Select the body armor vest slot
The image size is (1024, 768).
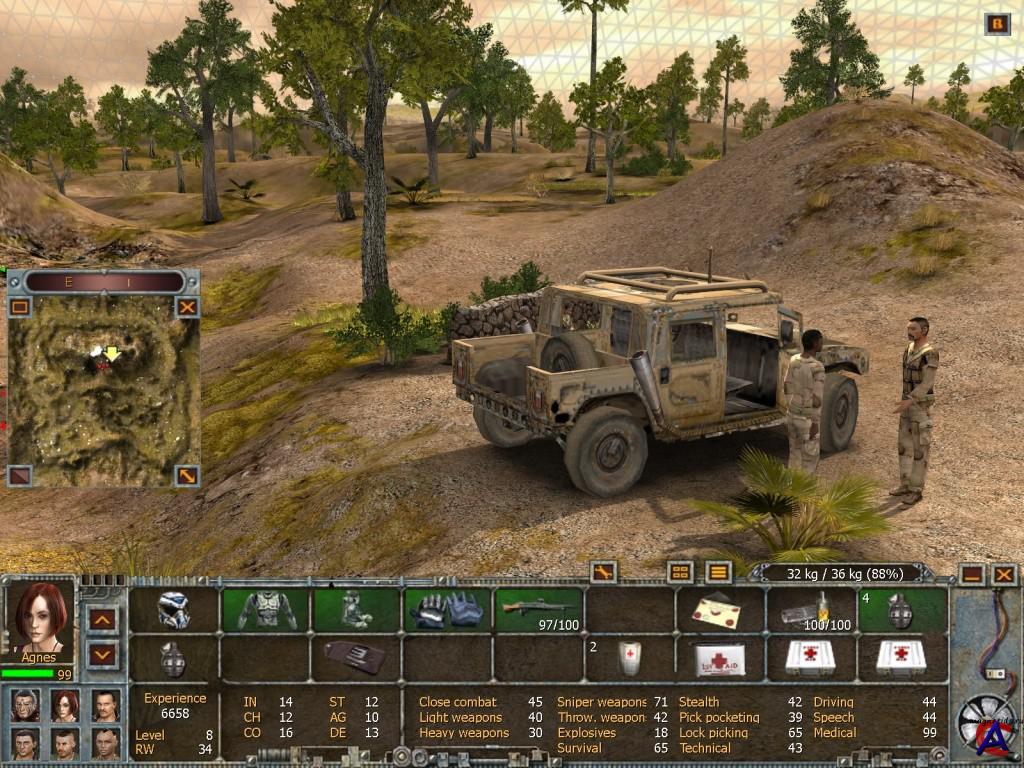coord(266,609)
